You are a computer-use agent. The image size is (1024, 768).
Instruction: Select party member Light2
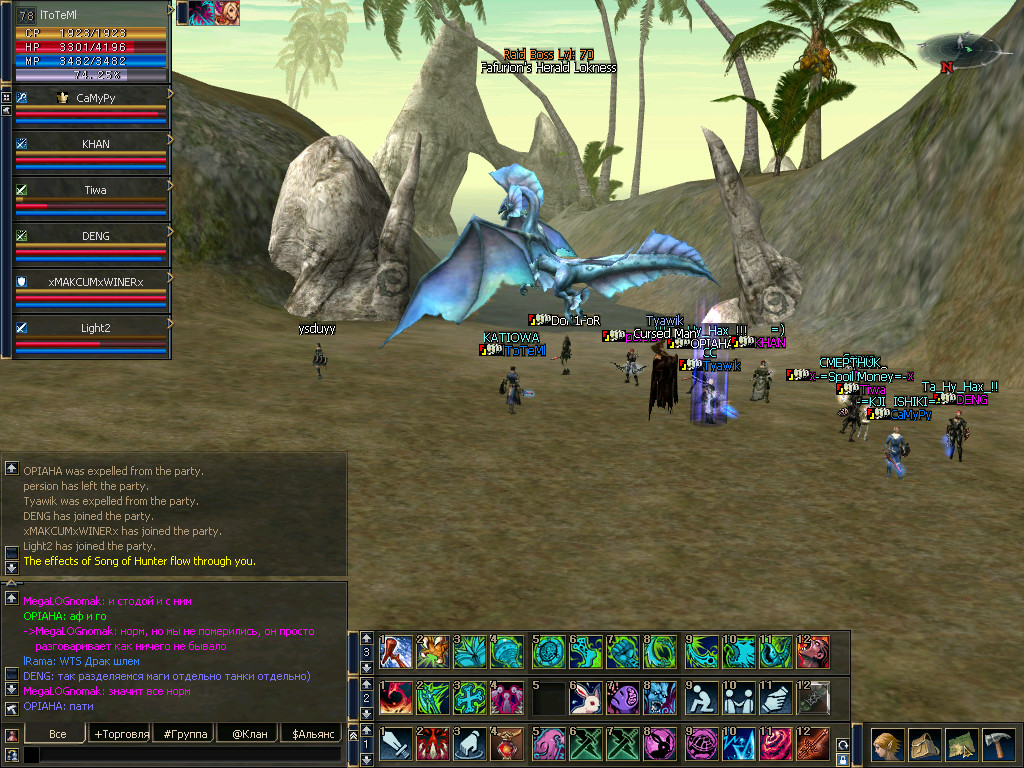pyautogui.click(x=96, y=328)
